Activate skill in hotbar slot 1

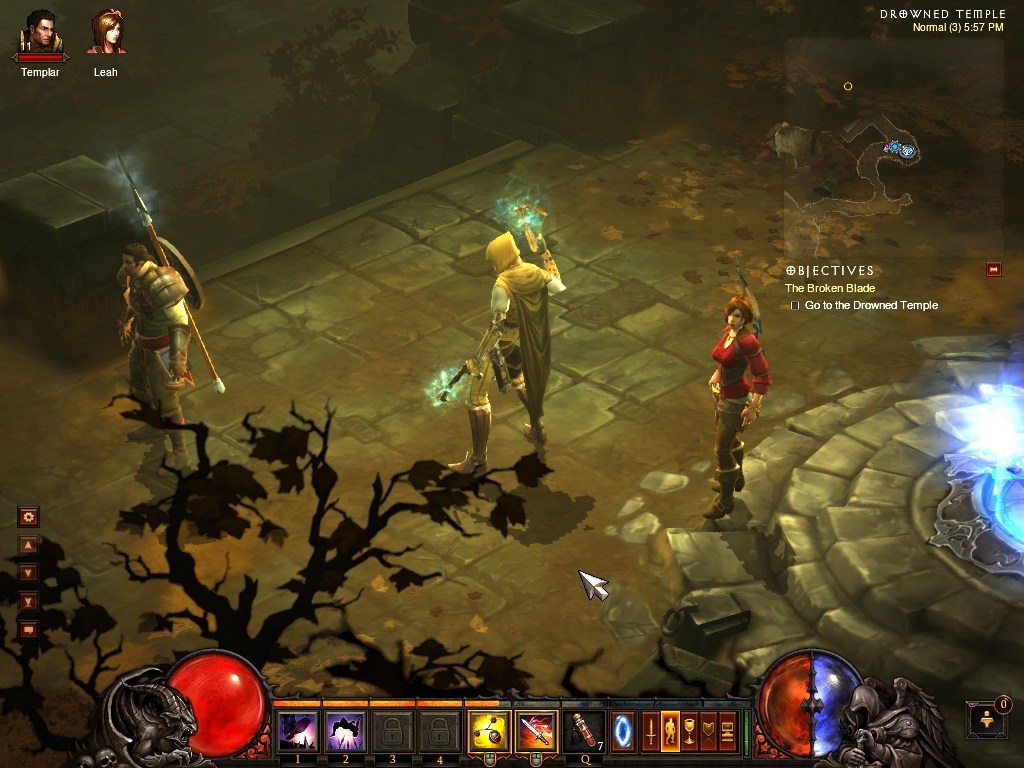tap(297, 732)
